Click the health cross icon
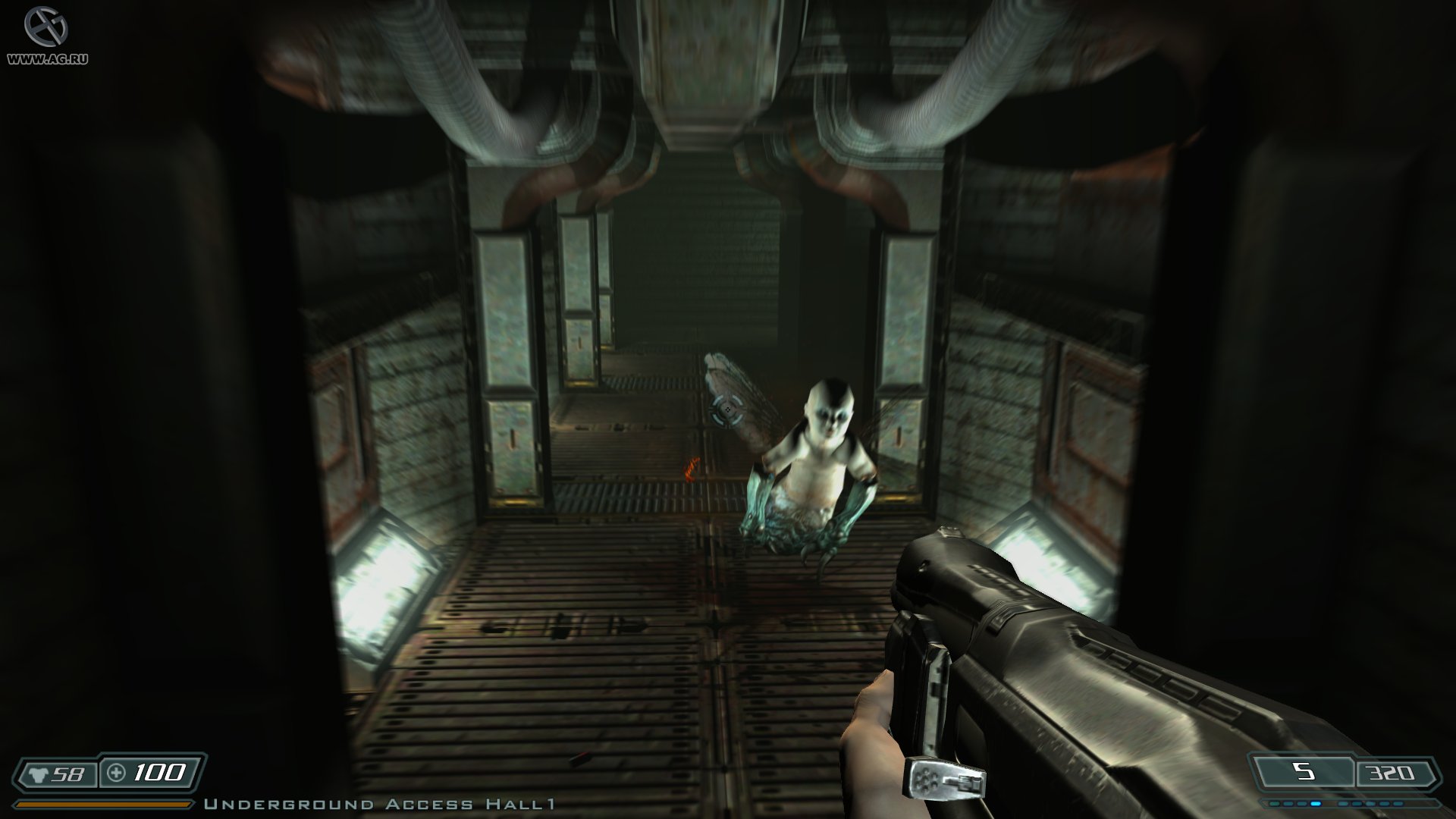Screen dimensions: 1456x819 pos(115,773)
